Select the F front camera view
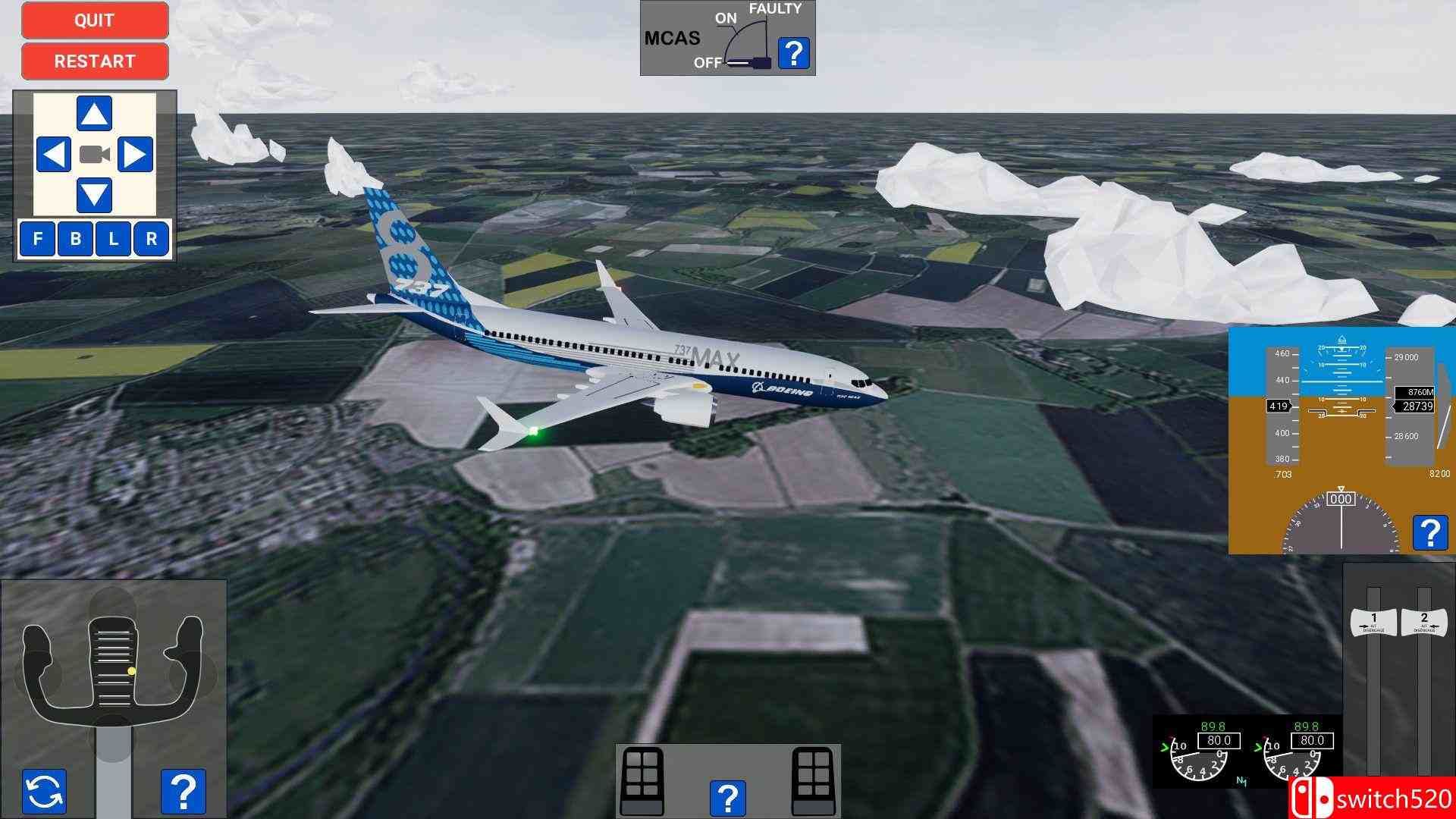Viewport: 1456px width, 819px height. click(35, 239)
